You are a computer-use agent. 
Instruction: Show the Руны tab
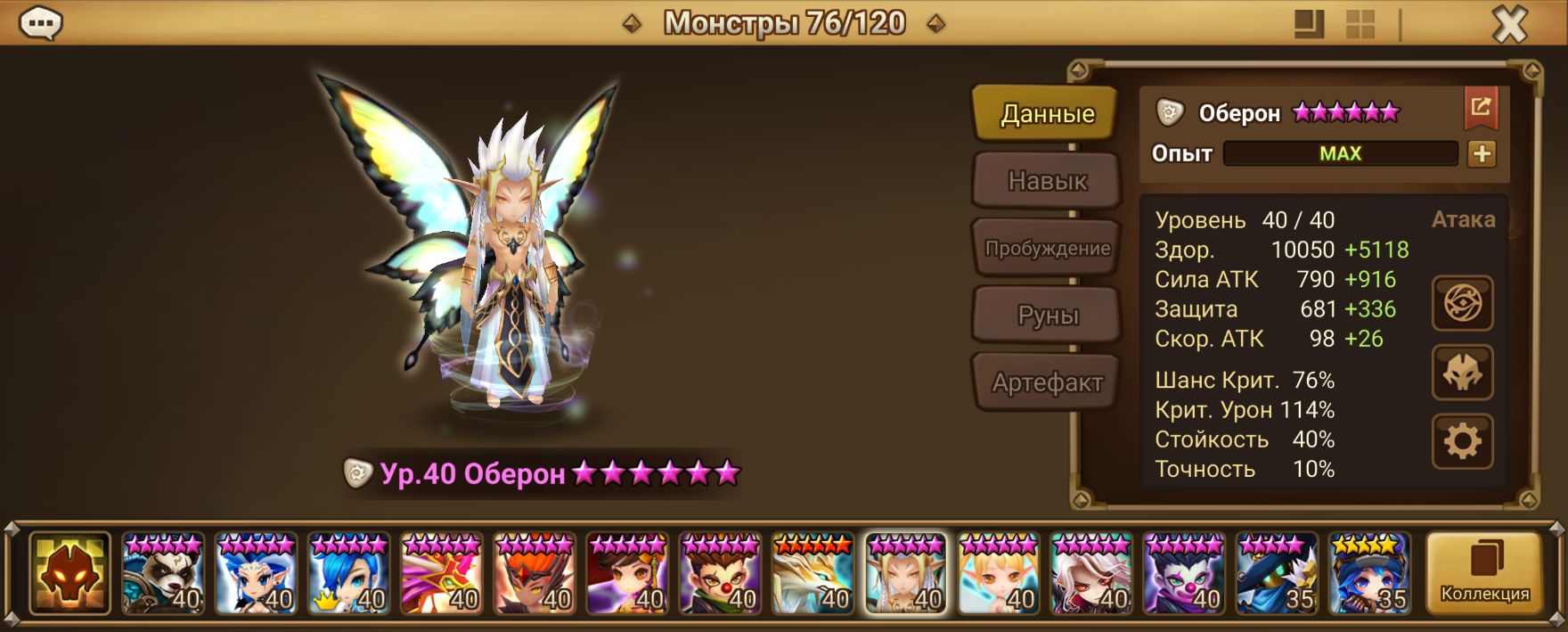click(1047, 316)
